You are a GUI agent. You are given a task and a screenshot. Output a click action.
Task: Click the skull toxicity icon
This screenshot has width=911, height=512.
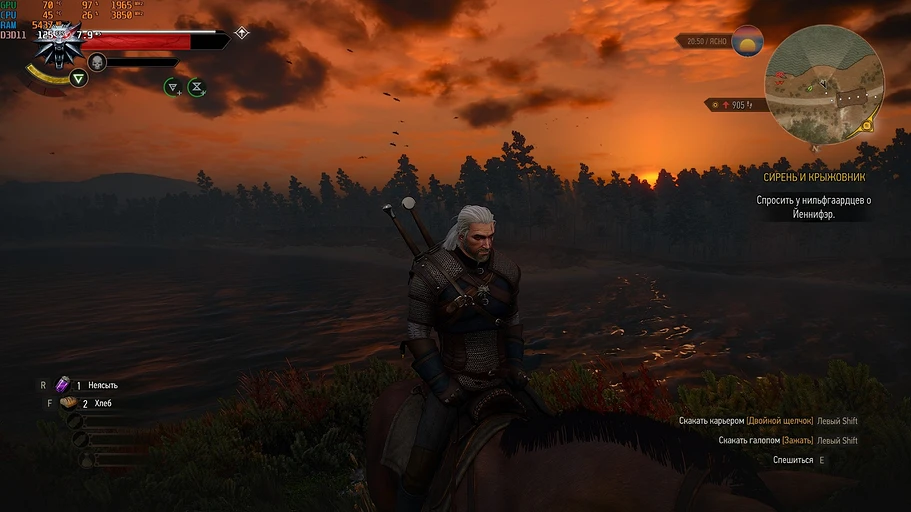tap(97, 62)
